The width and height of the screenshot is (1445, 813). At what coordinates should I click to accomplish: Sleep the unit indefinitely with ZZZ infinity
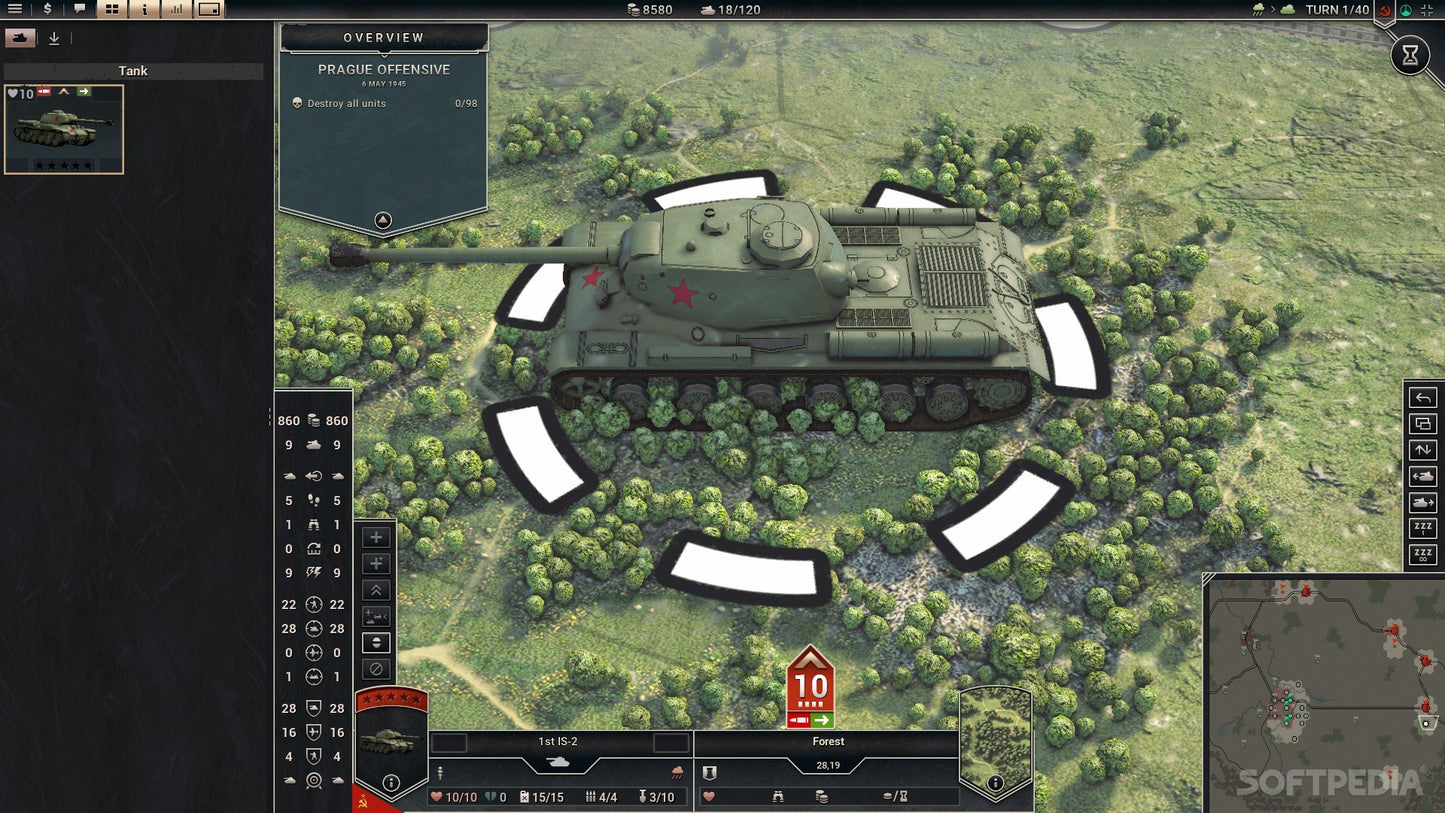tap(1422, 552)
